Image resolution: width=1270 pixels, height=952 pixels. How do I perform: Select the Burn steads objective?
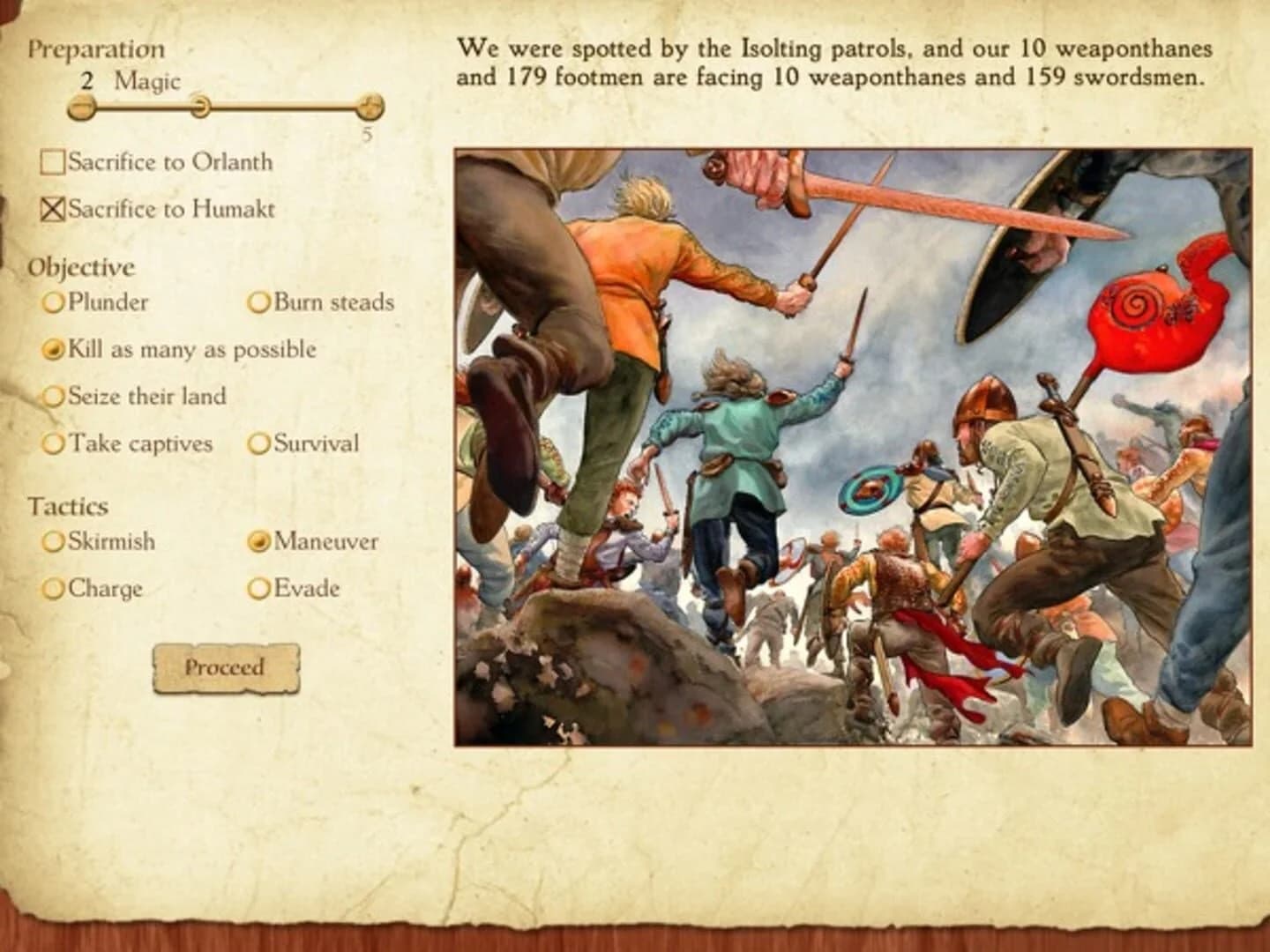coord(258,302)
